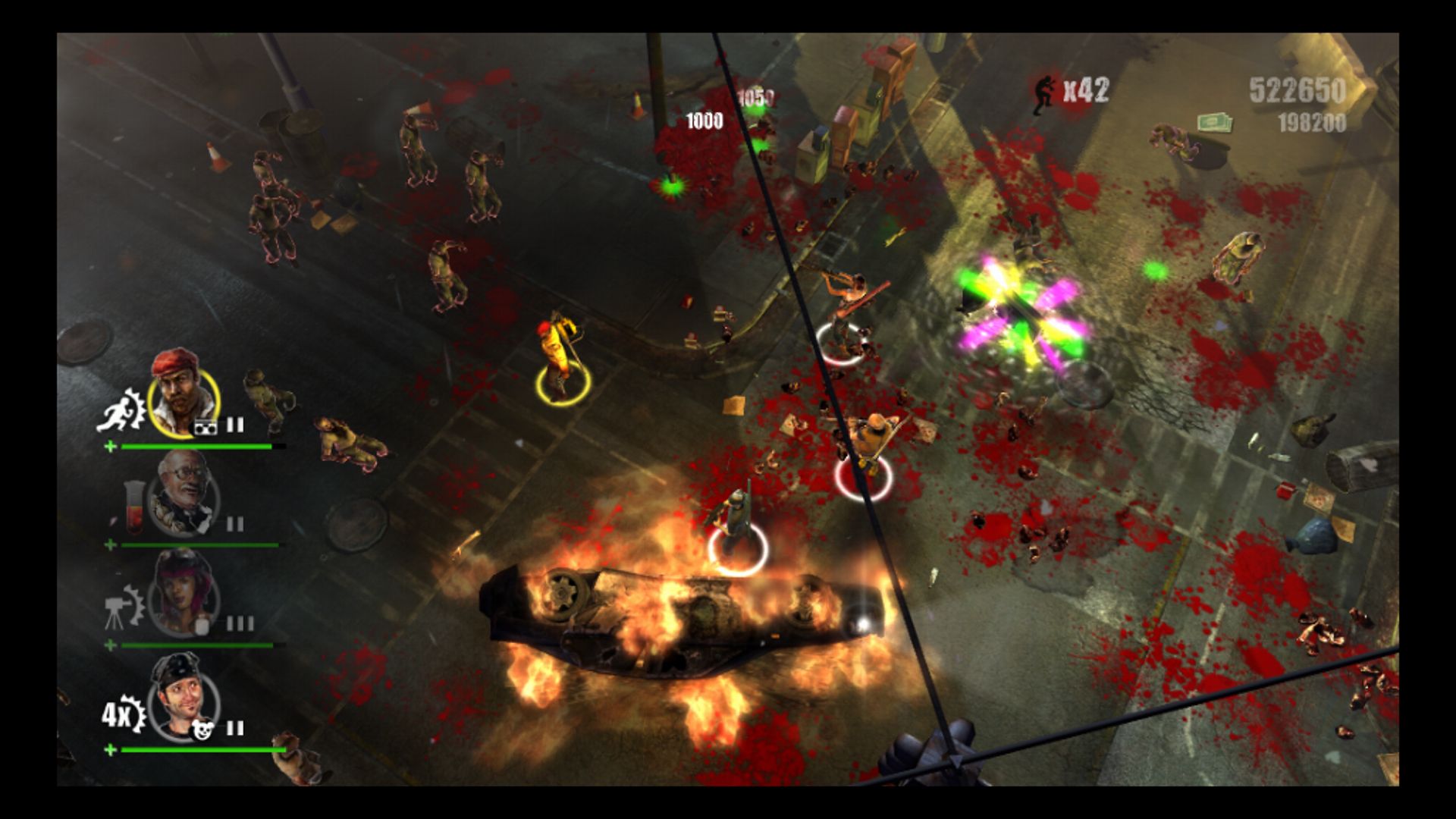Select the x42 kill multiplier display
Screen dimensions: 1456x819
1086,90
